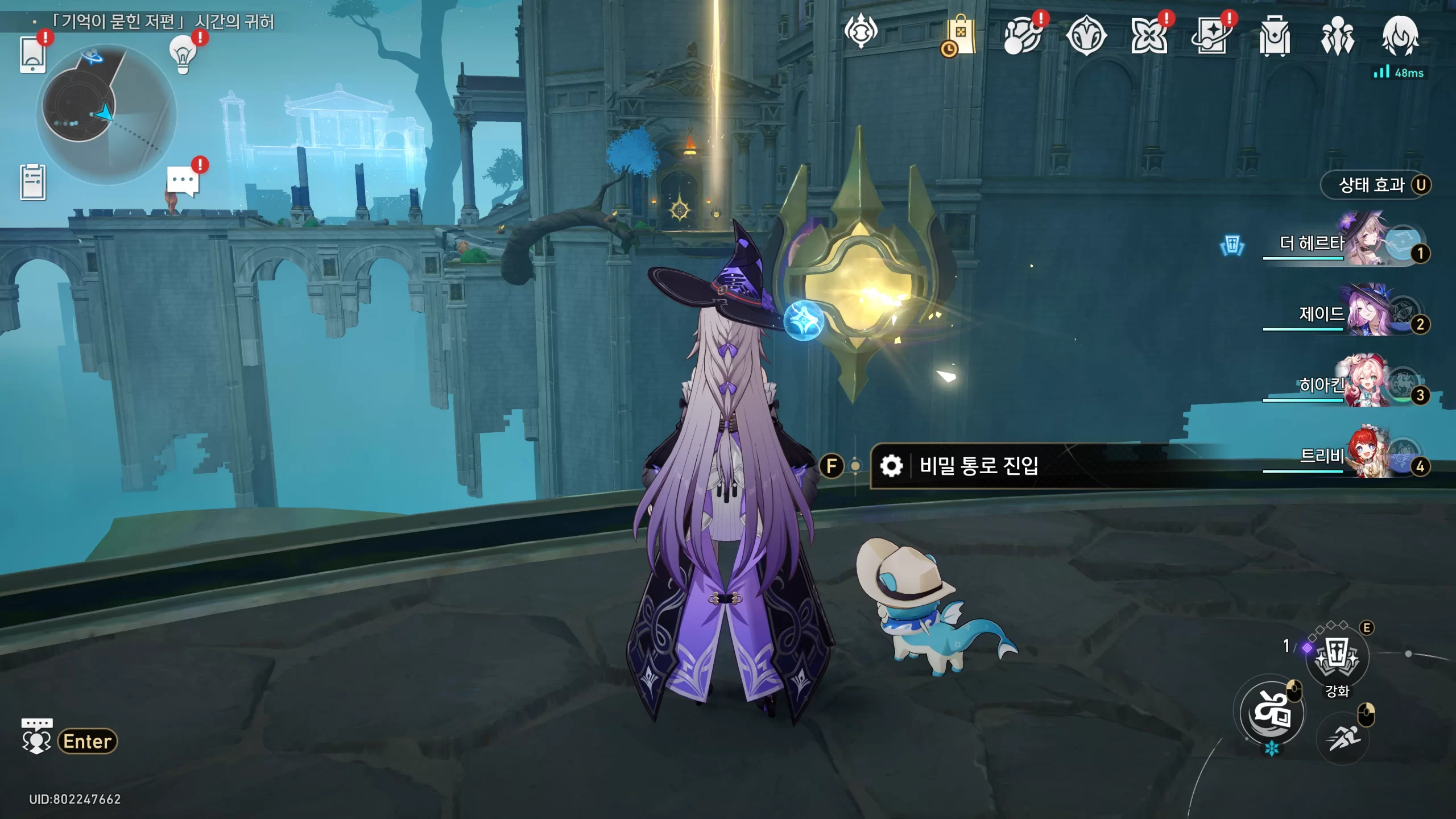The width and height of the screenshot is (1456, 819).
Task: Select the 비밀 통로 진입 interaction prompt
Action: [978, 466]
